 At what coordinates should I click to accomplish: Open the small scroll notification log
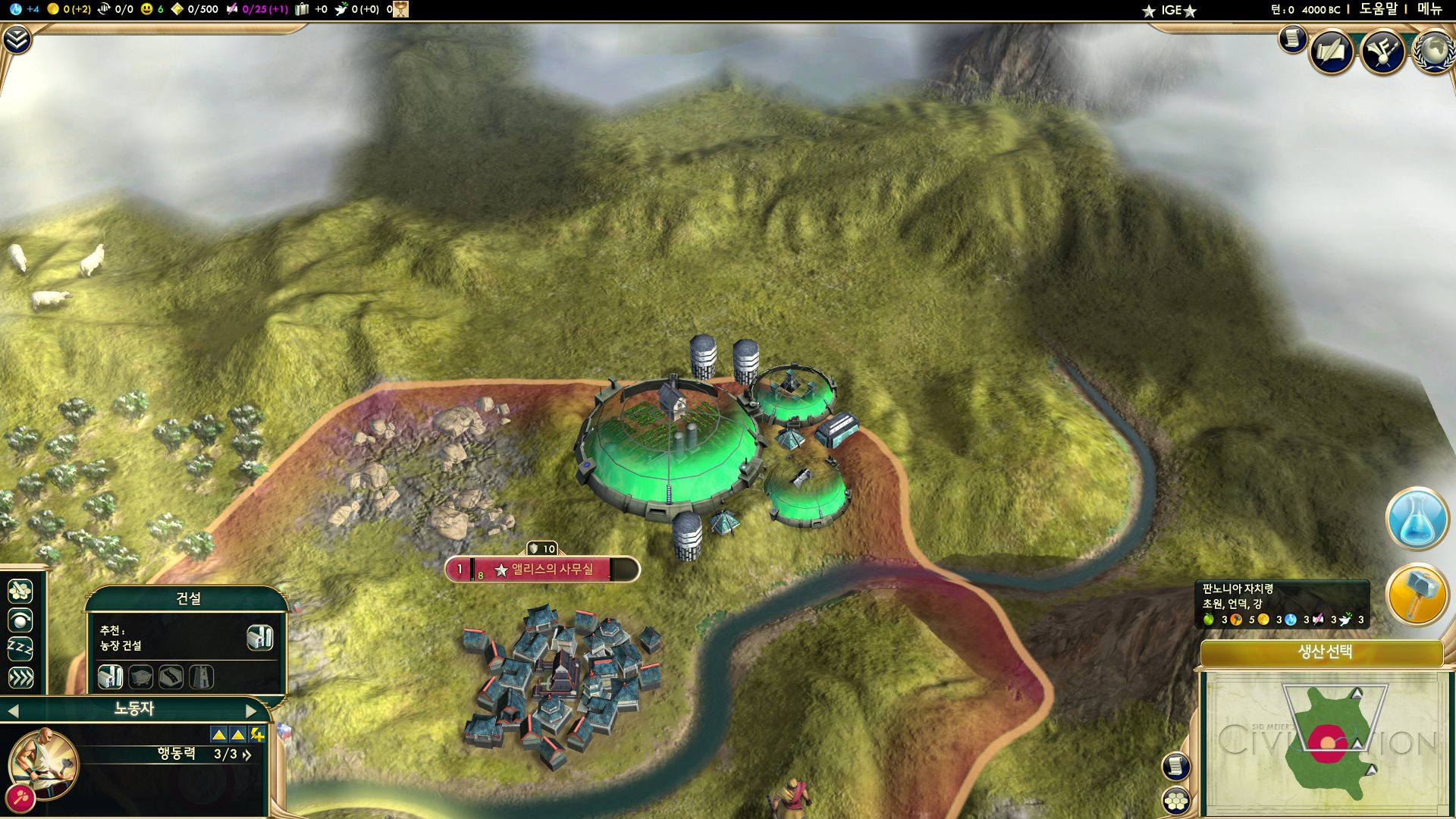click(1292, 38)
